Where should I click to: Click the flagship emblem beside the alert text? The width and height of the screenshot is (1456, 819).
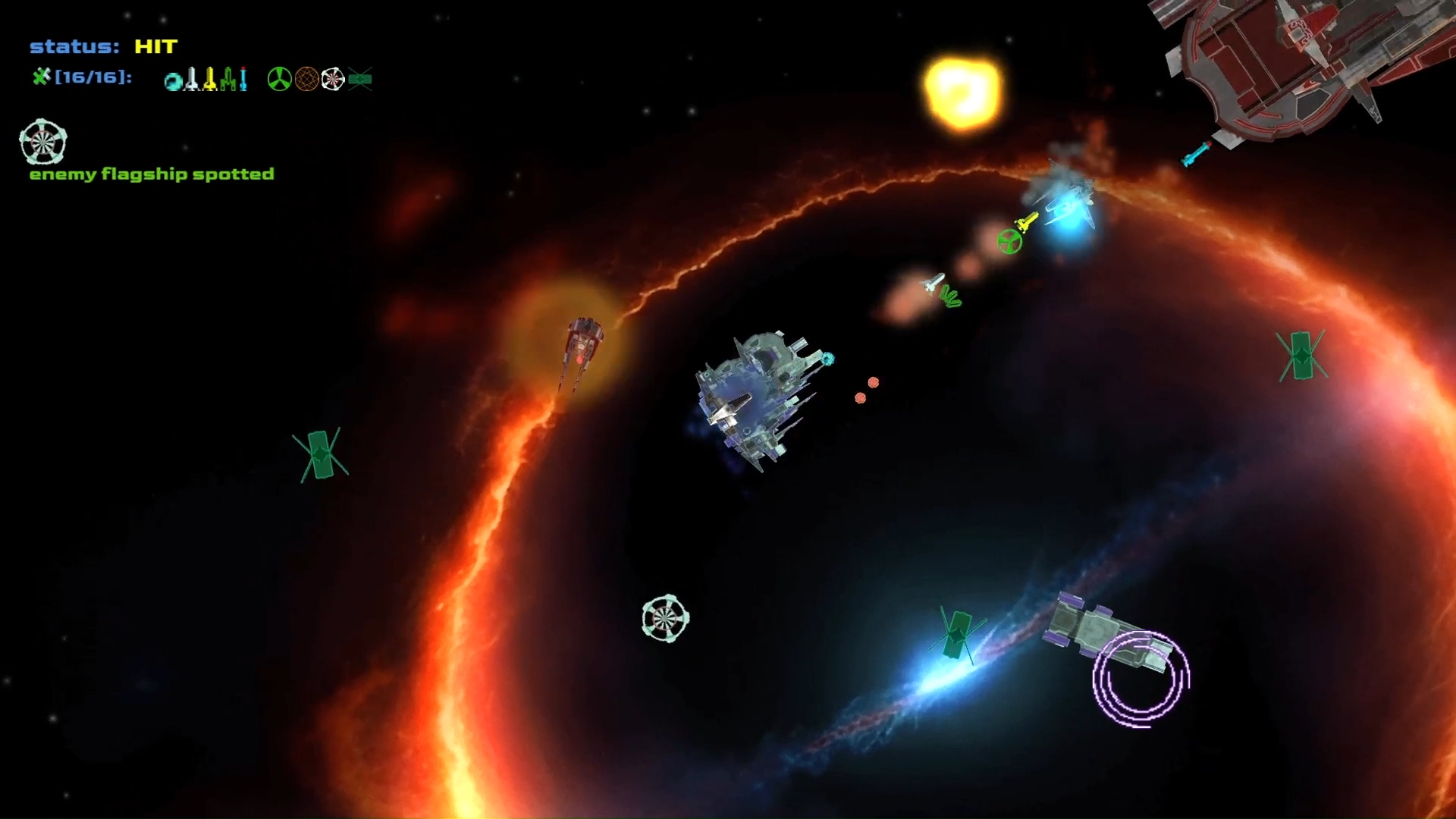pyautogui.click(x=43, y=143)
